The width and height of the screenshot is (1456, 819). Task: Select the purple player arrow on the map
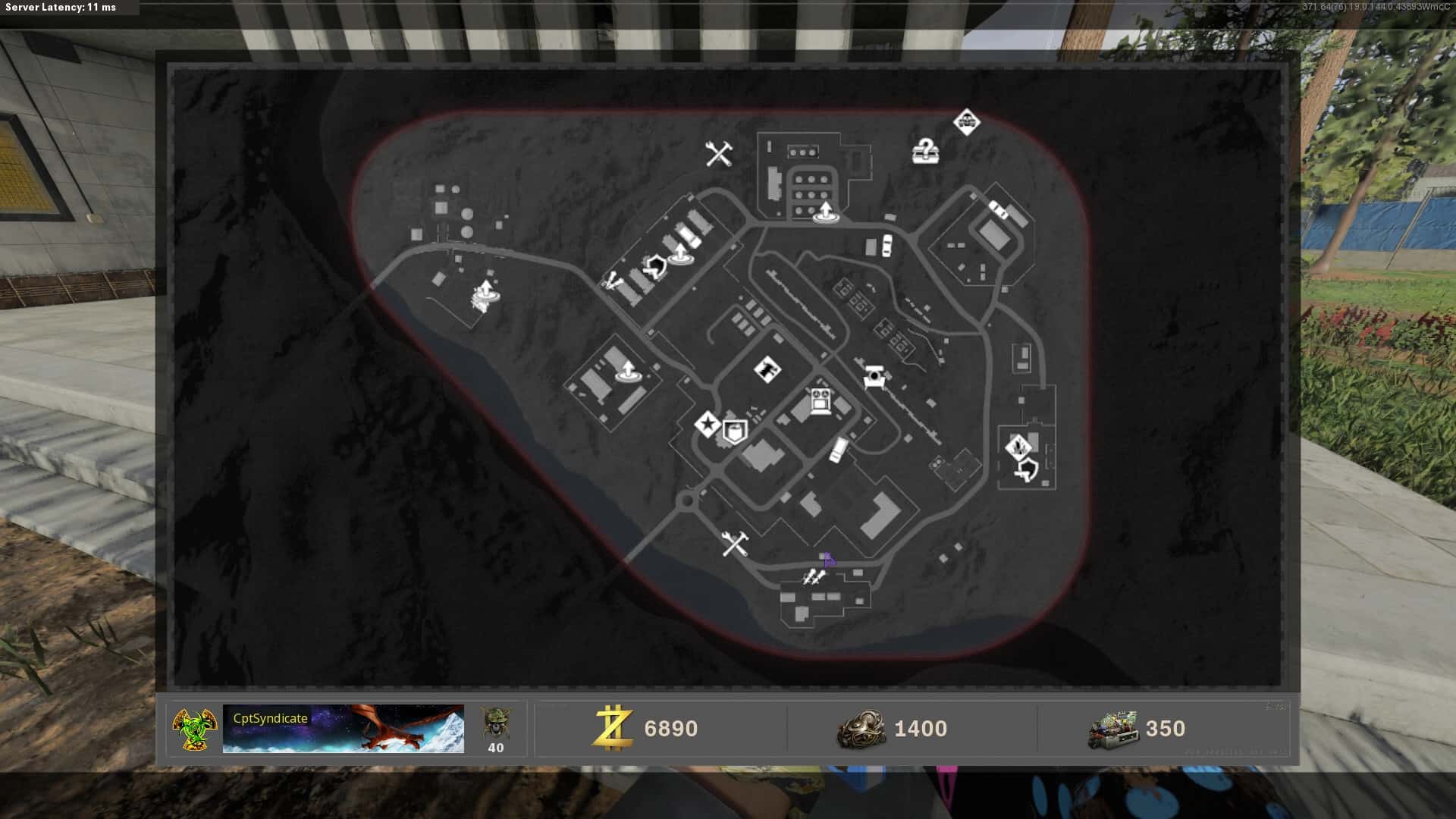(x=828, y=560)
